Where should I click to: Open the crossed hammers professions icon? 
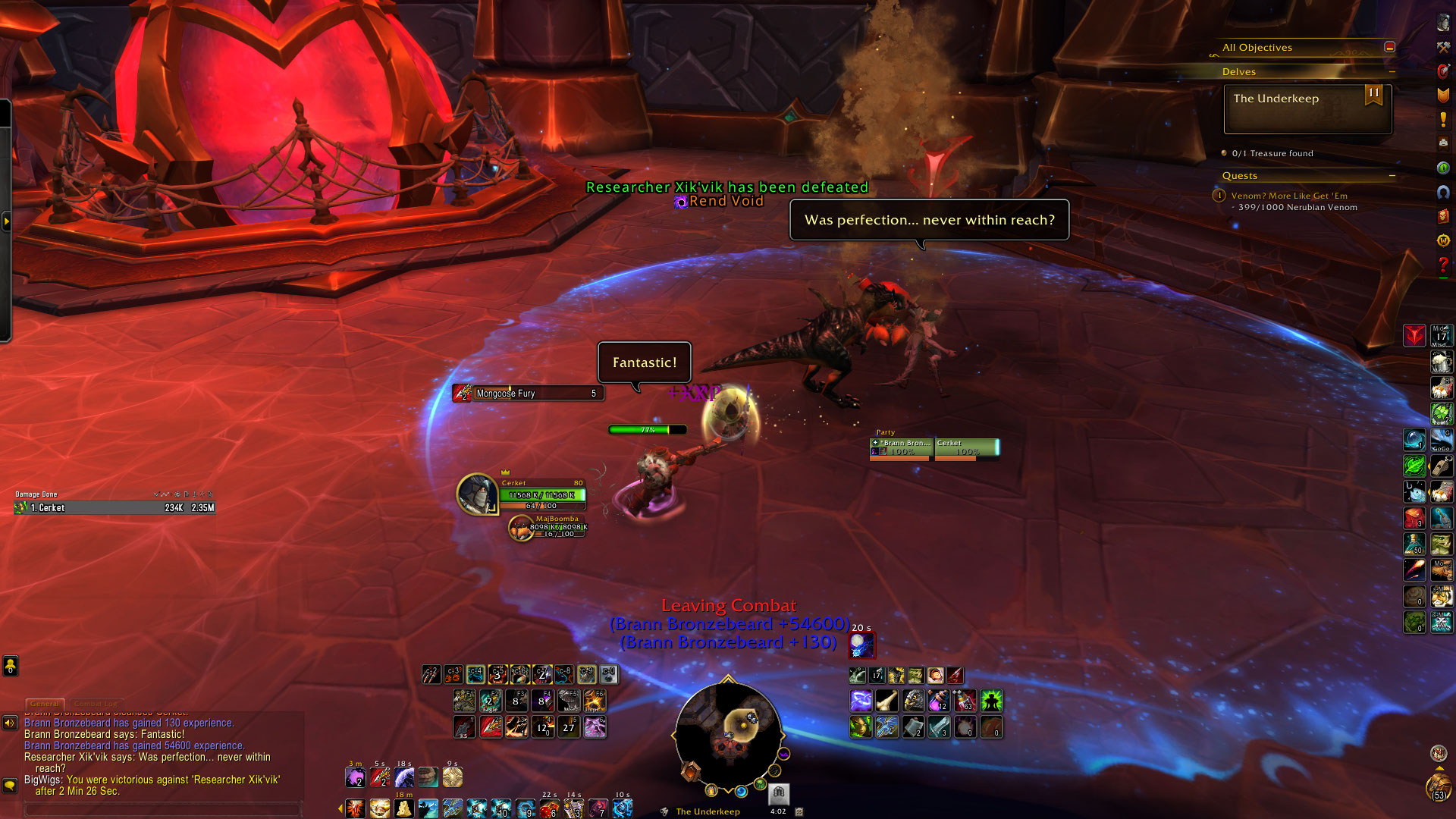[x=1443, y=47]
